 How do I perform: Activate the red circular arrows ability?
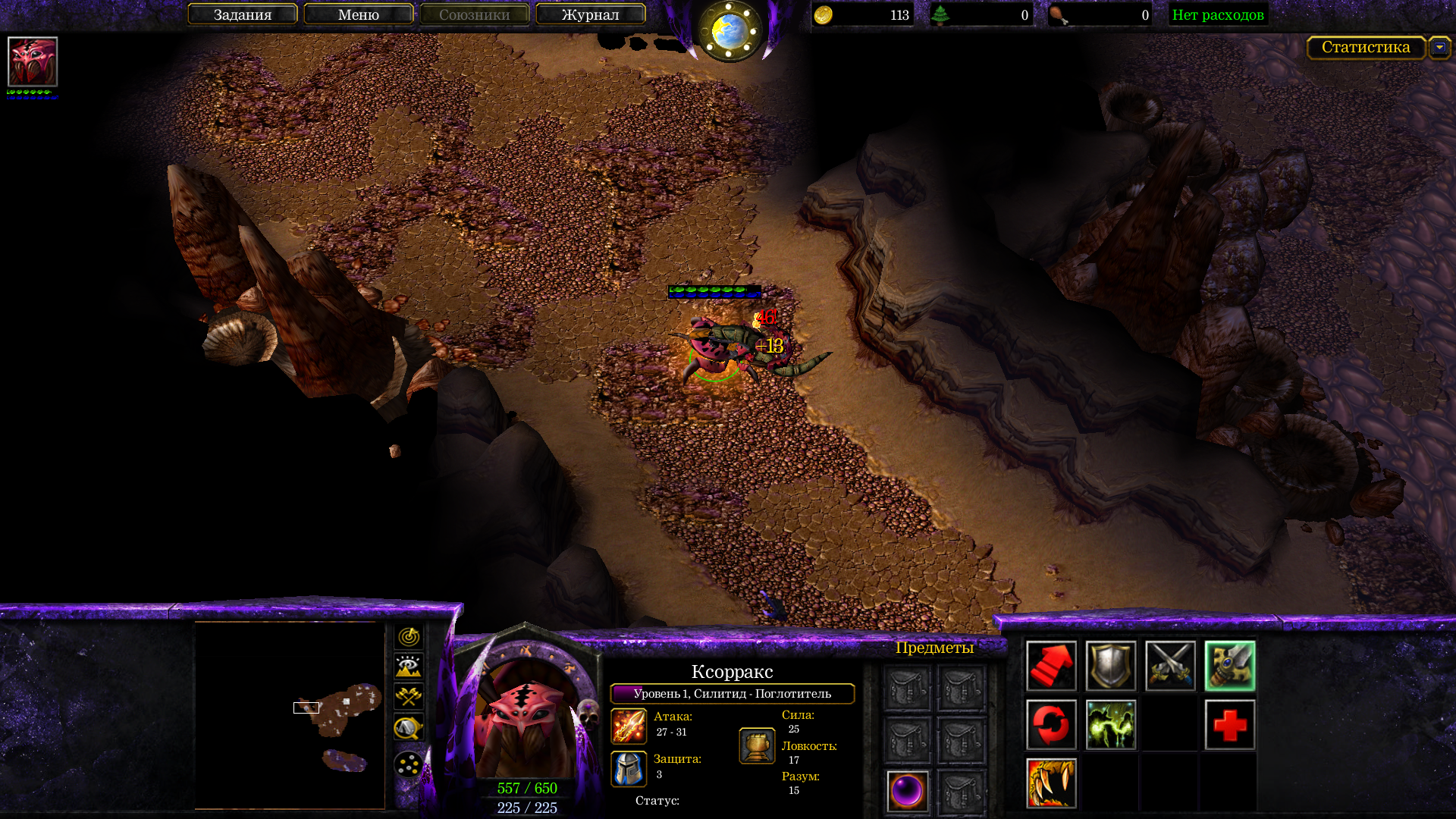pos(1051,725)
